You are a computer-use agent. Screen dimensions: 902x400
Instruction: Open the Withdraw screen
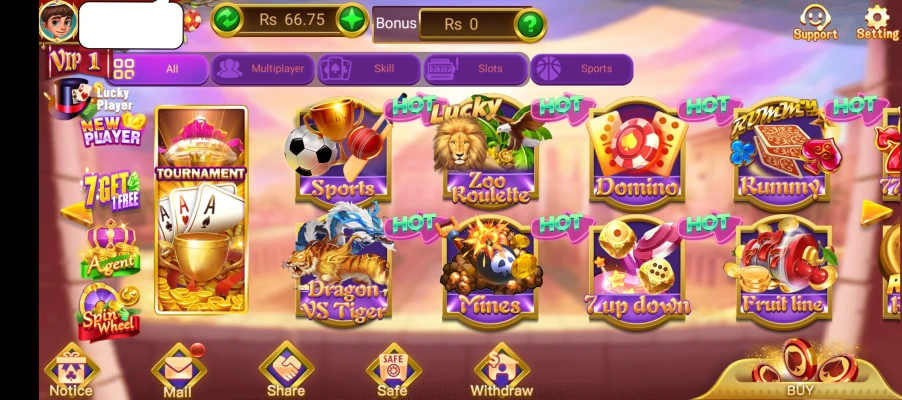pyautogui.click(x=501, y=371)
